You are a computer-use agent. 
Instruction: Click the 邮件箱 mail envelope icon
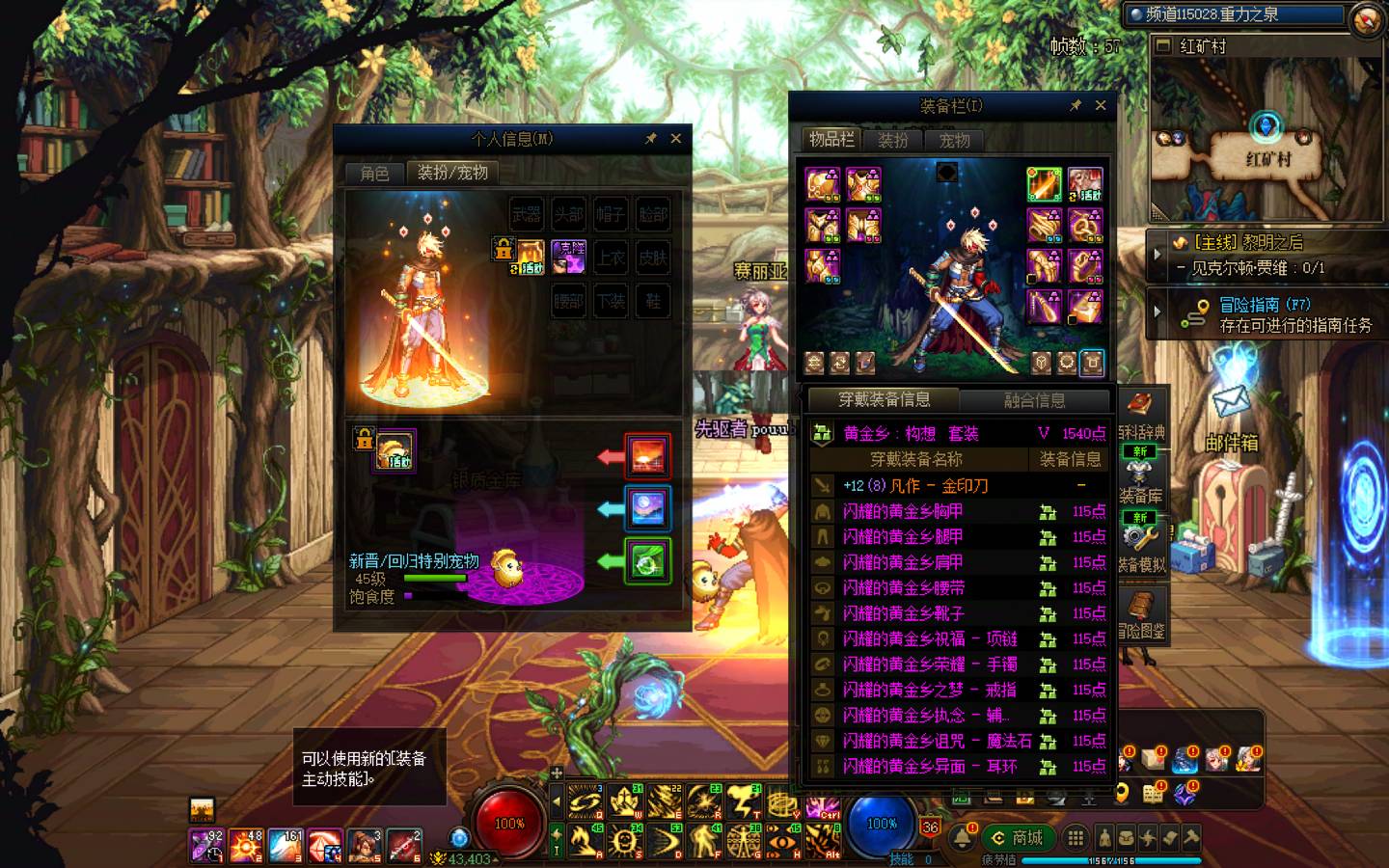coord(1231,401)
